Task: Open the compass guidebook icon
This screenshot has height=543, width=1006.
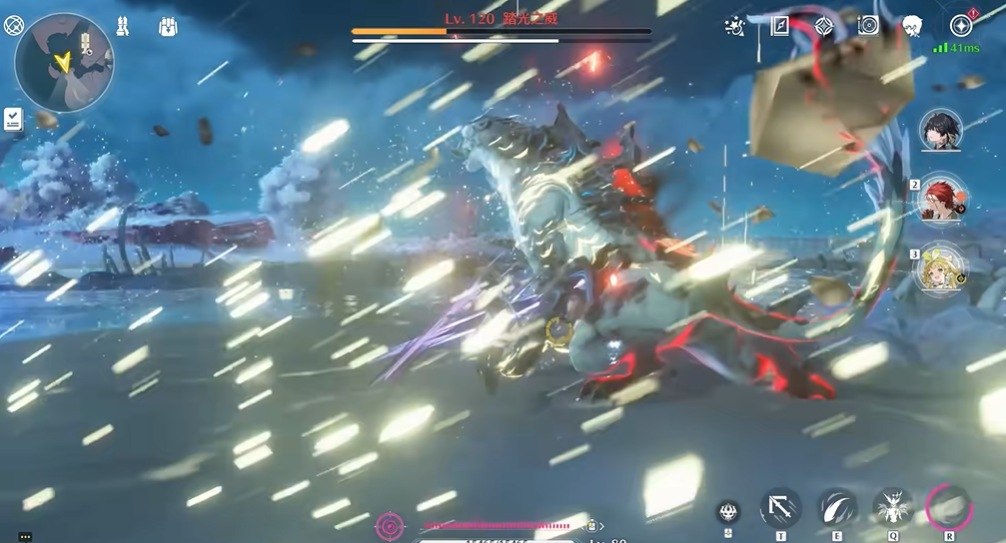Action: (x=780, y=26)
